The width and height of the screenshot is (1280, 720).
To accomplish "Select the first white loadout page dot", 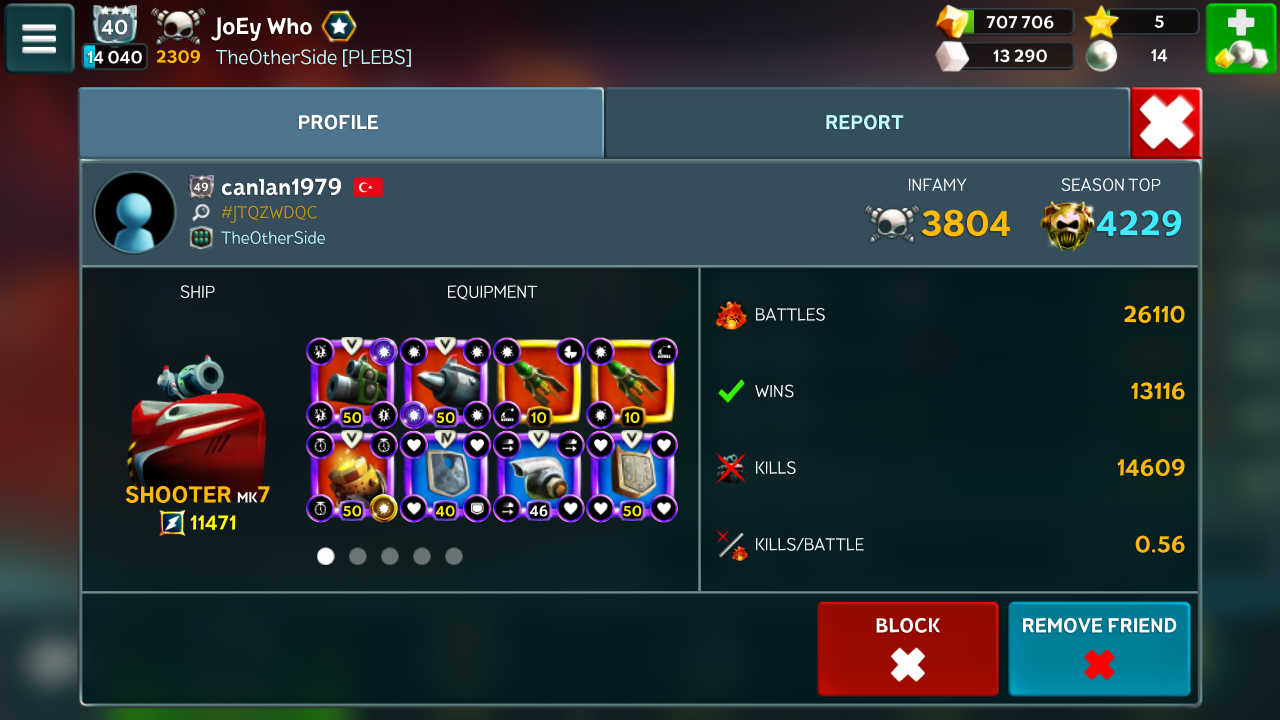I will pyautogui.click(x=326, y=556).
